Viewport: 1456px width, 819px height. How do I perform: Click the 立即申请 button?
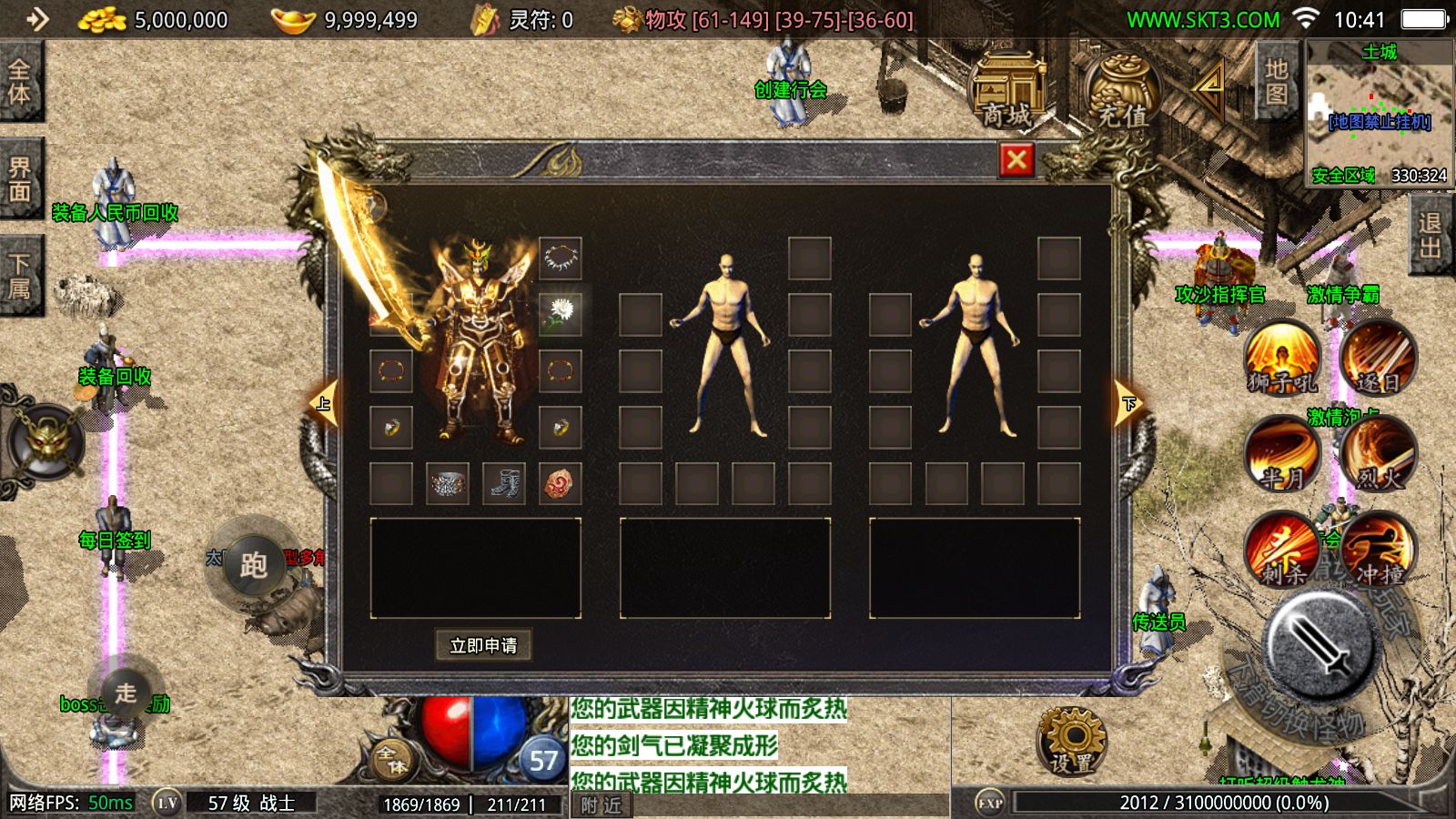click(483, 645)
